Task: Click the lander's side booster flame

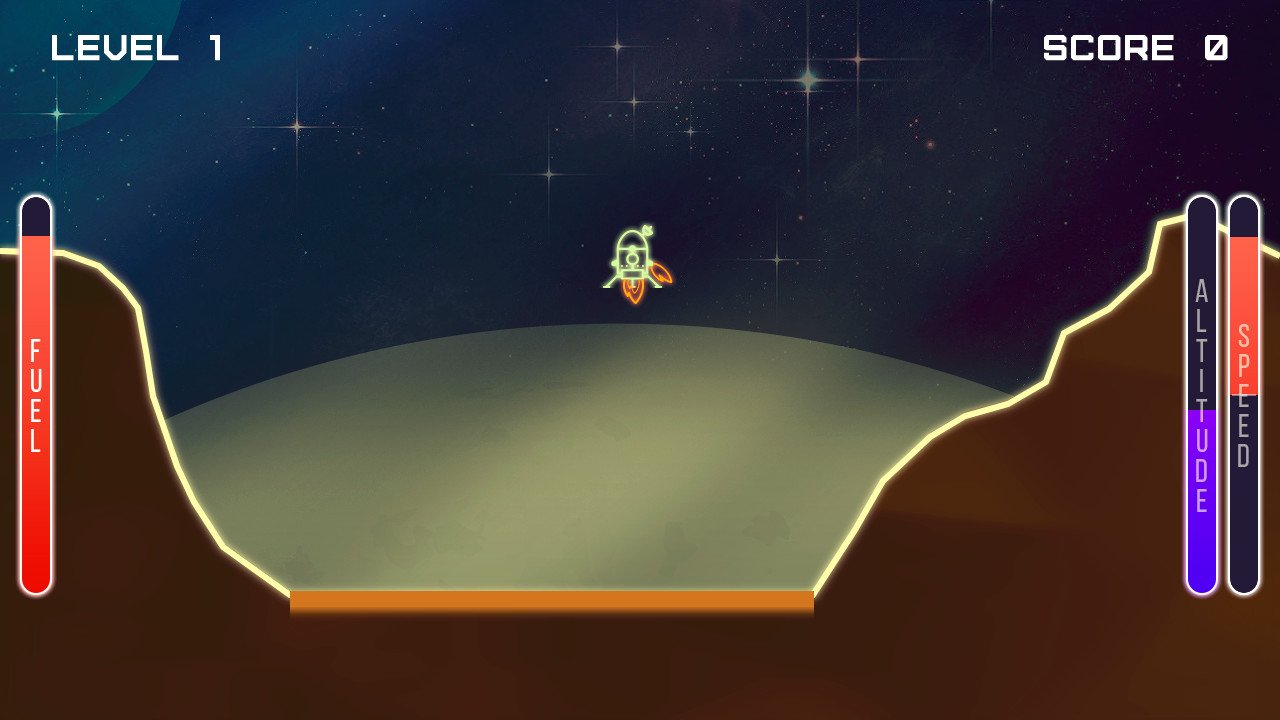Action: point(660,273)
